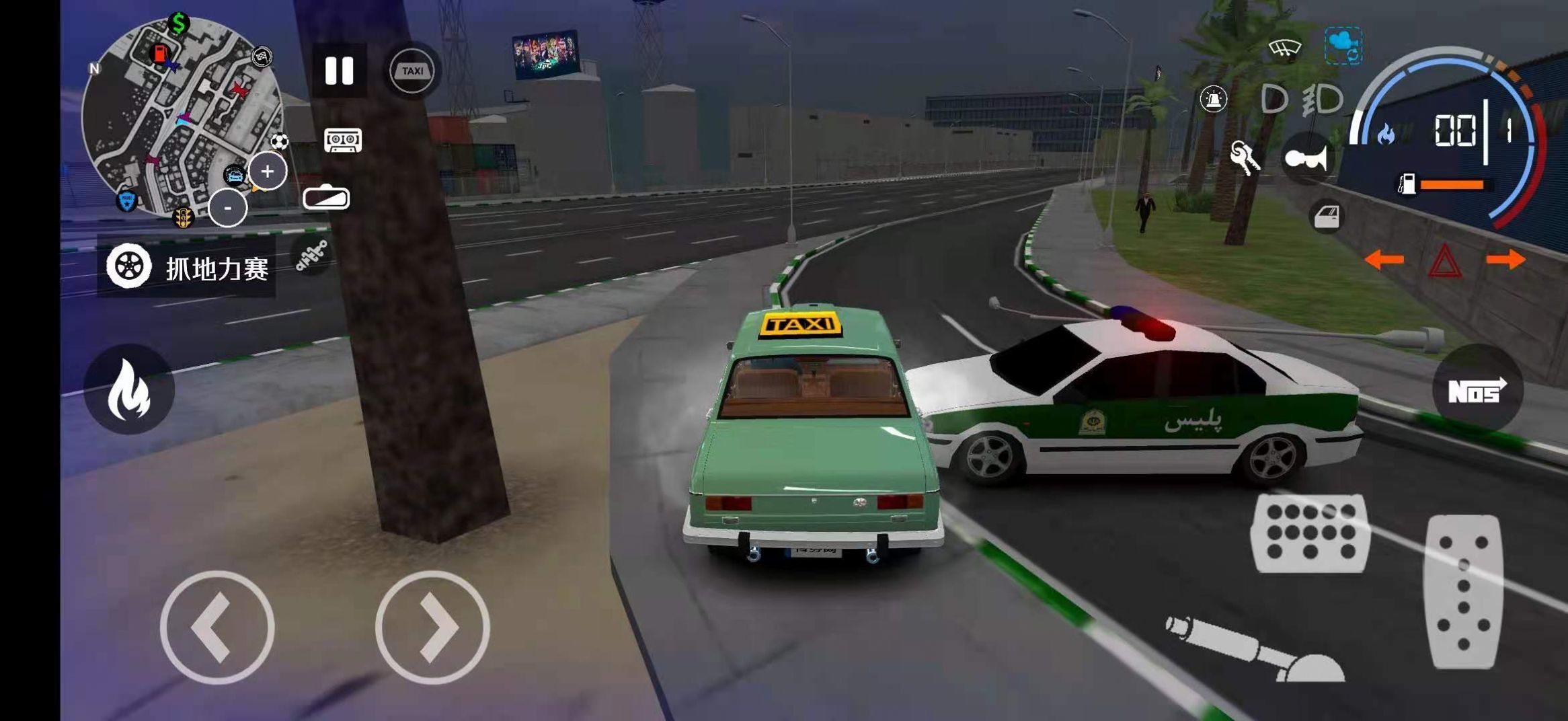
Task: Zoom in the minimap with plus button
Action: [x=268, y=172]
